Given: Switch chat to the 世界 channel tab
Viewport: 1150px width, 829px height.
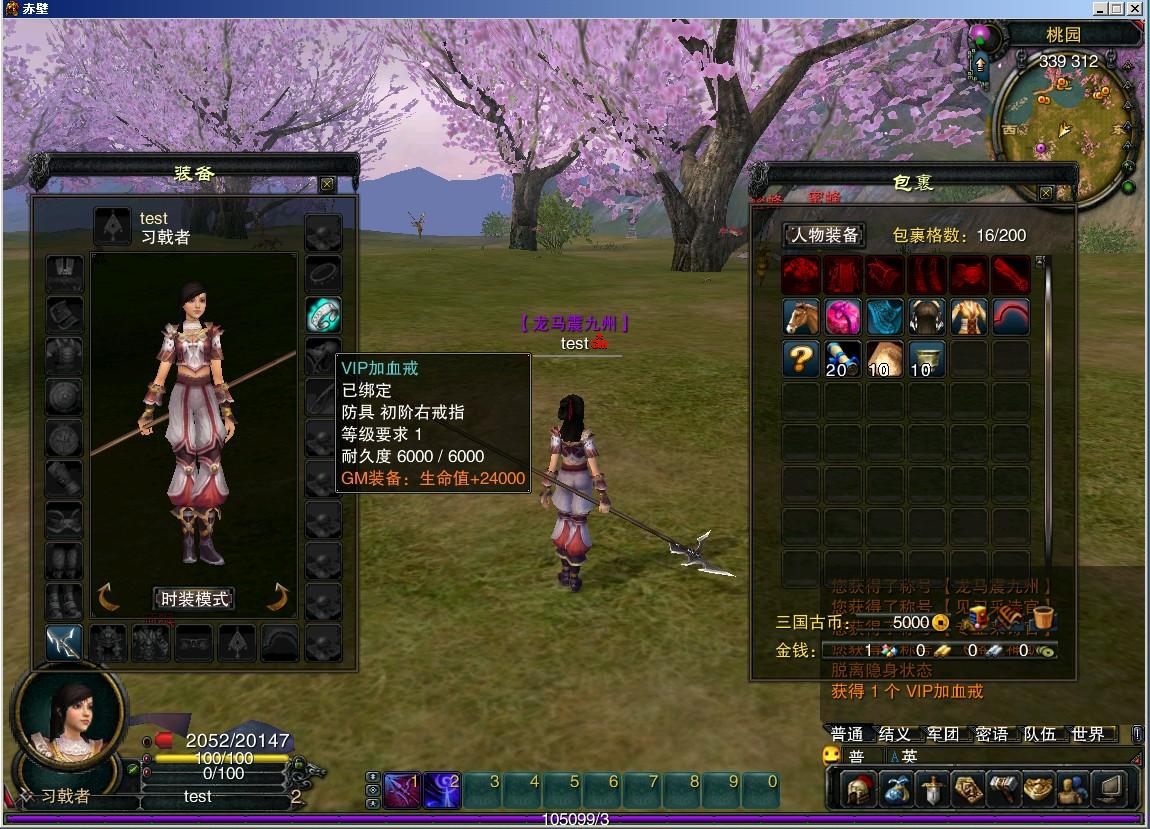Looking at the screenshot, I should point(1088,734).
